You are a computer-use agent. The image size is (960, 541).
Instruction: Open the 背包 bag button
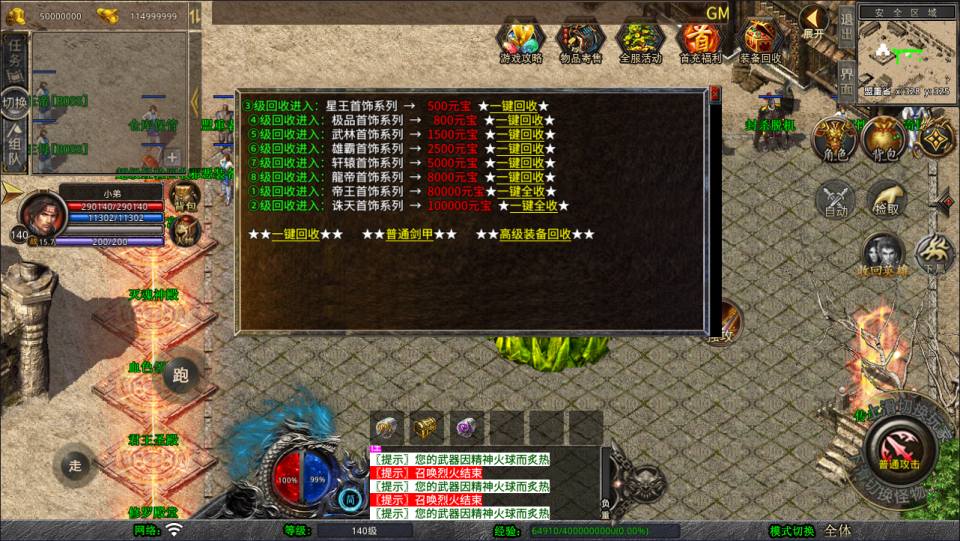click(883, 138)
